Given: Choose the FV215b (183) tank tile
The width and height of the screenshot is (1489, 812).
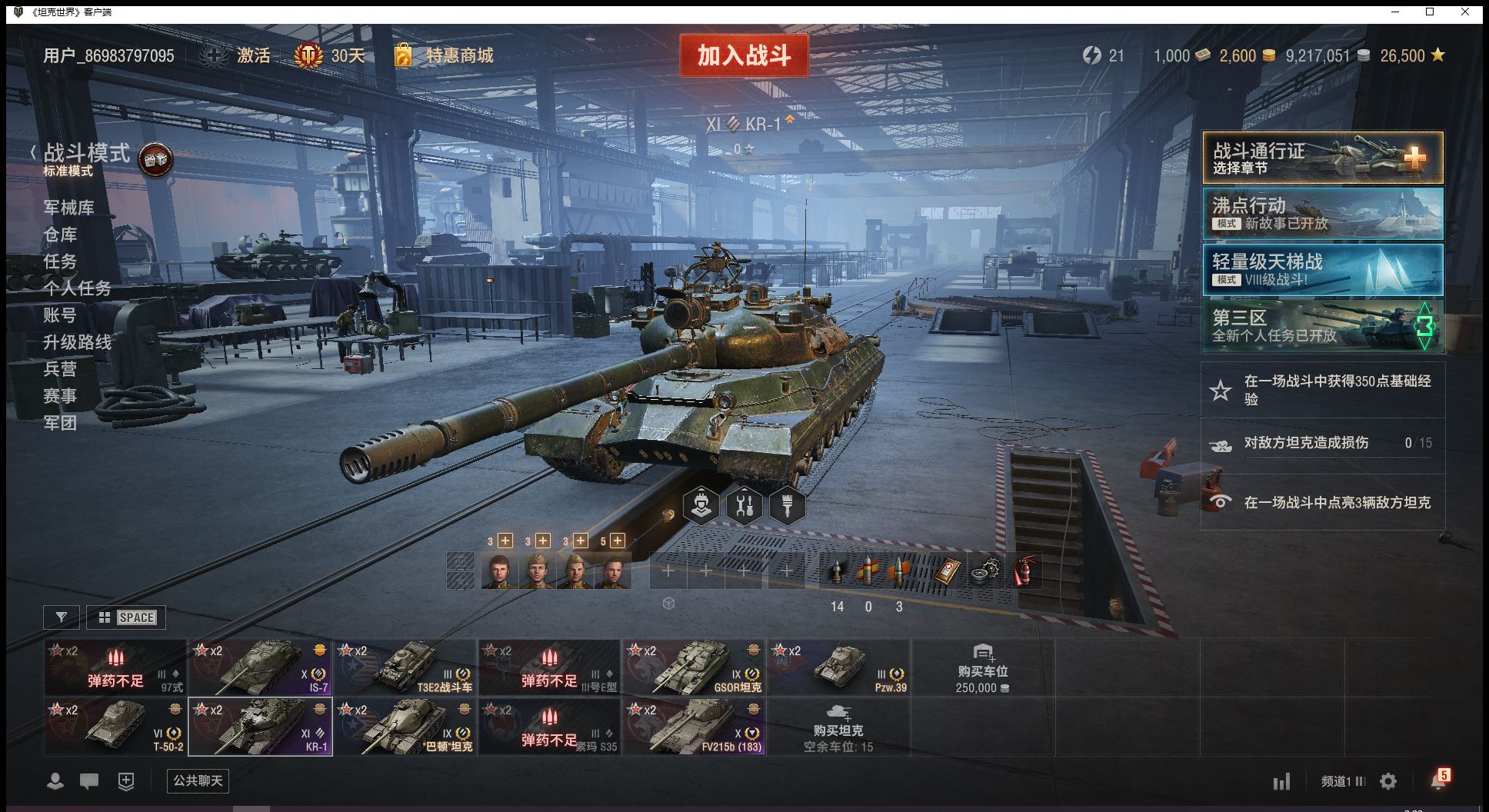Looking at the screenshot, I should click(x=694, y=727).
